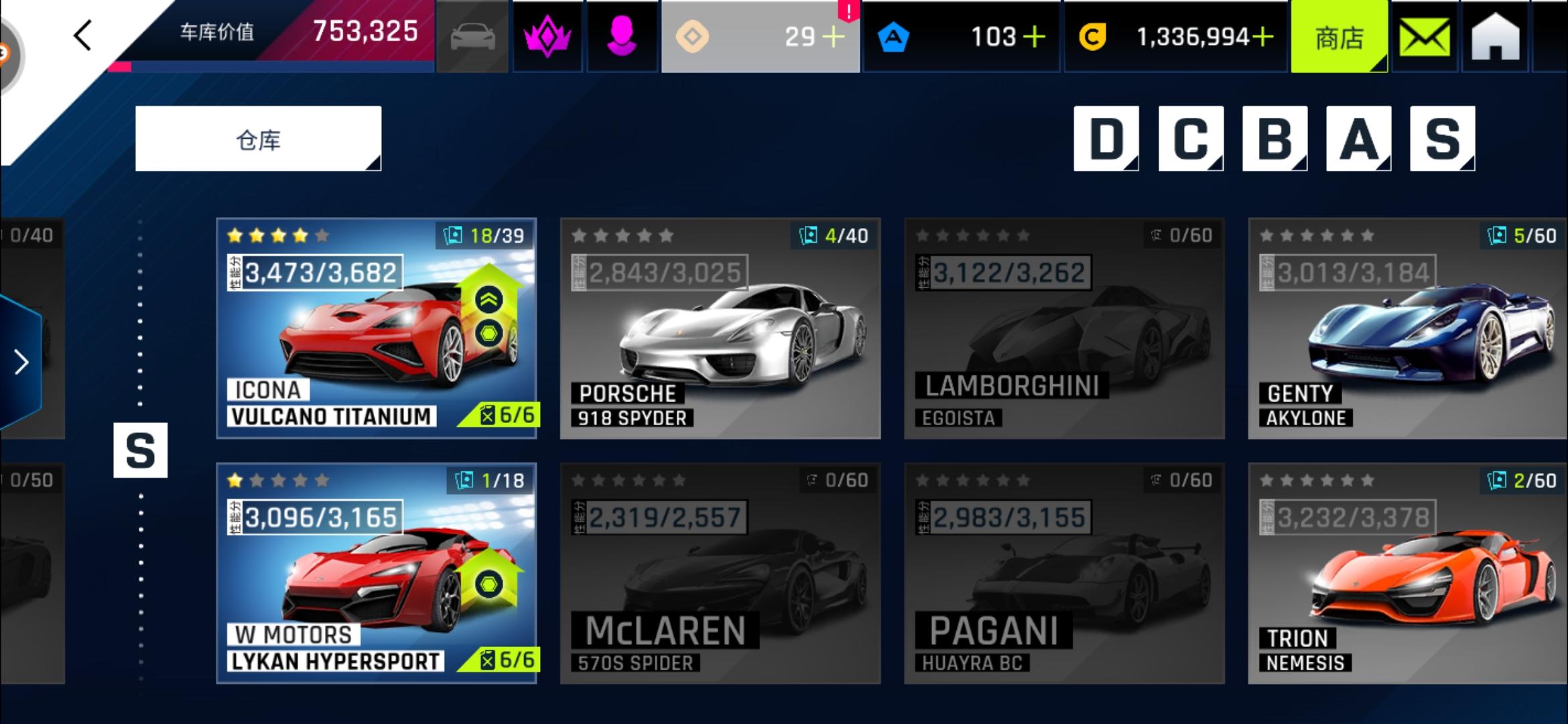Choose the Lamborghini Egoista card
This screenshot has width=1568, height=724.
pos(1064,328)
